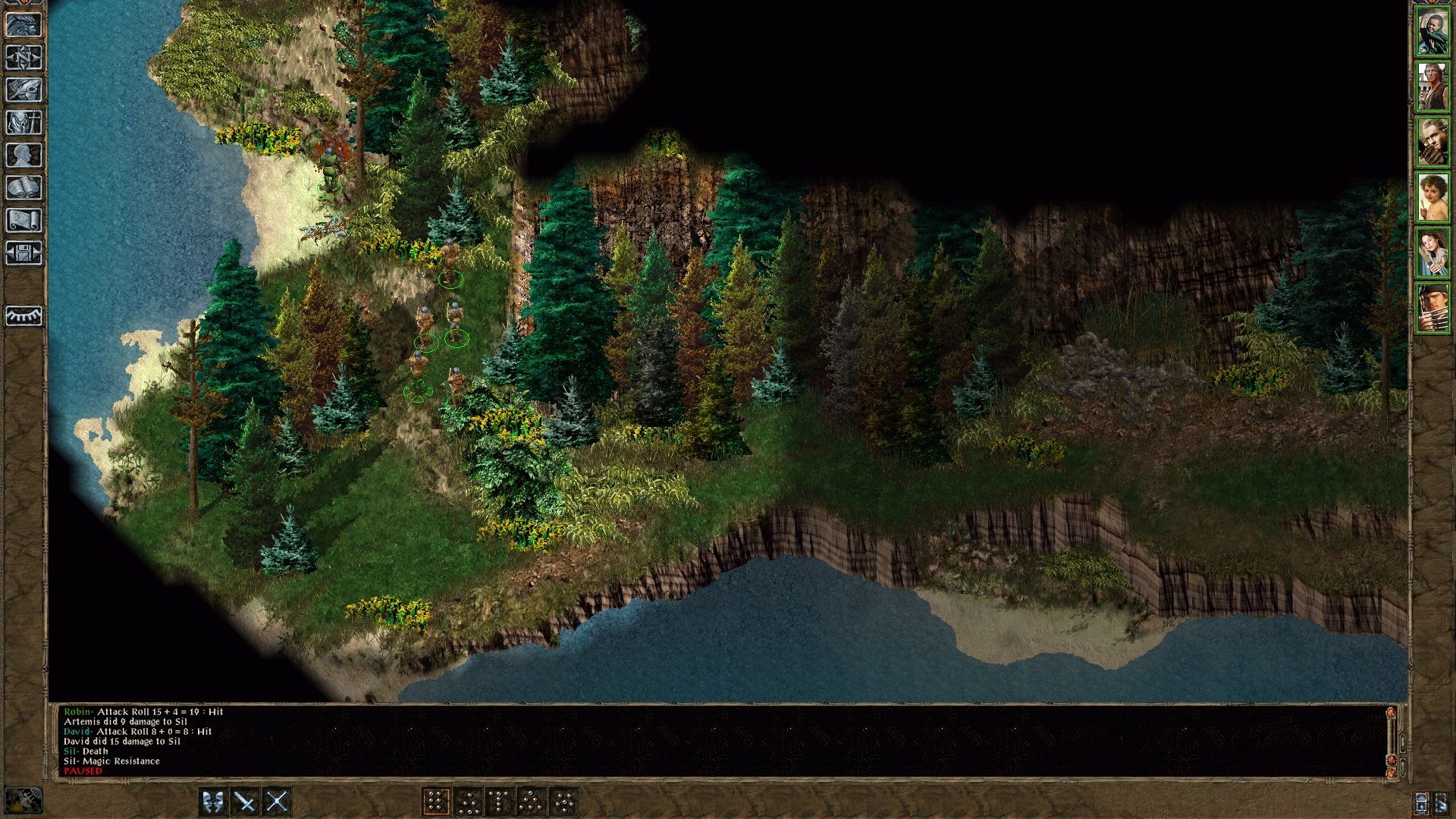Toggle the party AI eye button
The height and width of the screenshot is (819, 1456).
pos(24,315)
